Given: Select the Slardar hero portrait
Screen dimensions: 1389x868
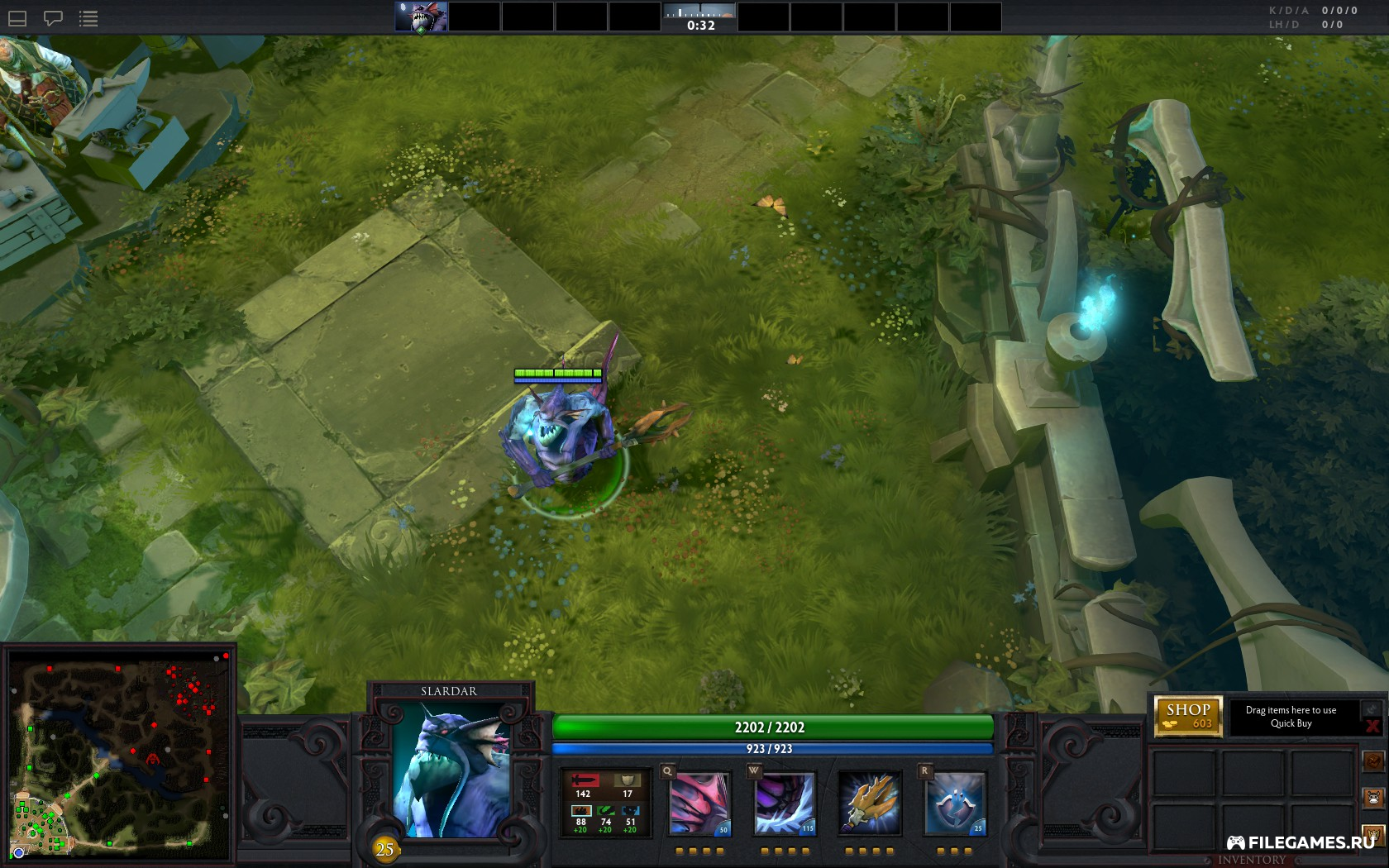Looking at the screenshot, I should tap(451, 771).
